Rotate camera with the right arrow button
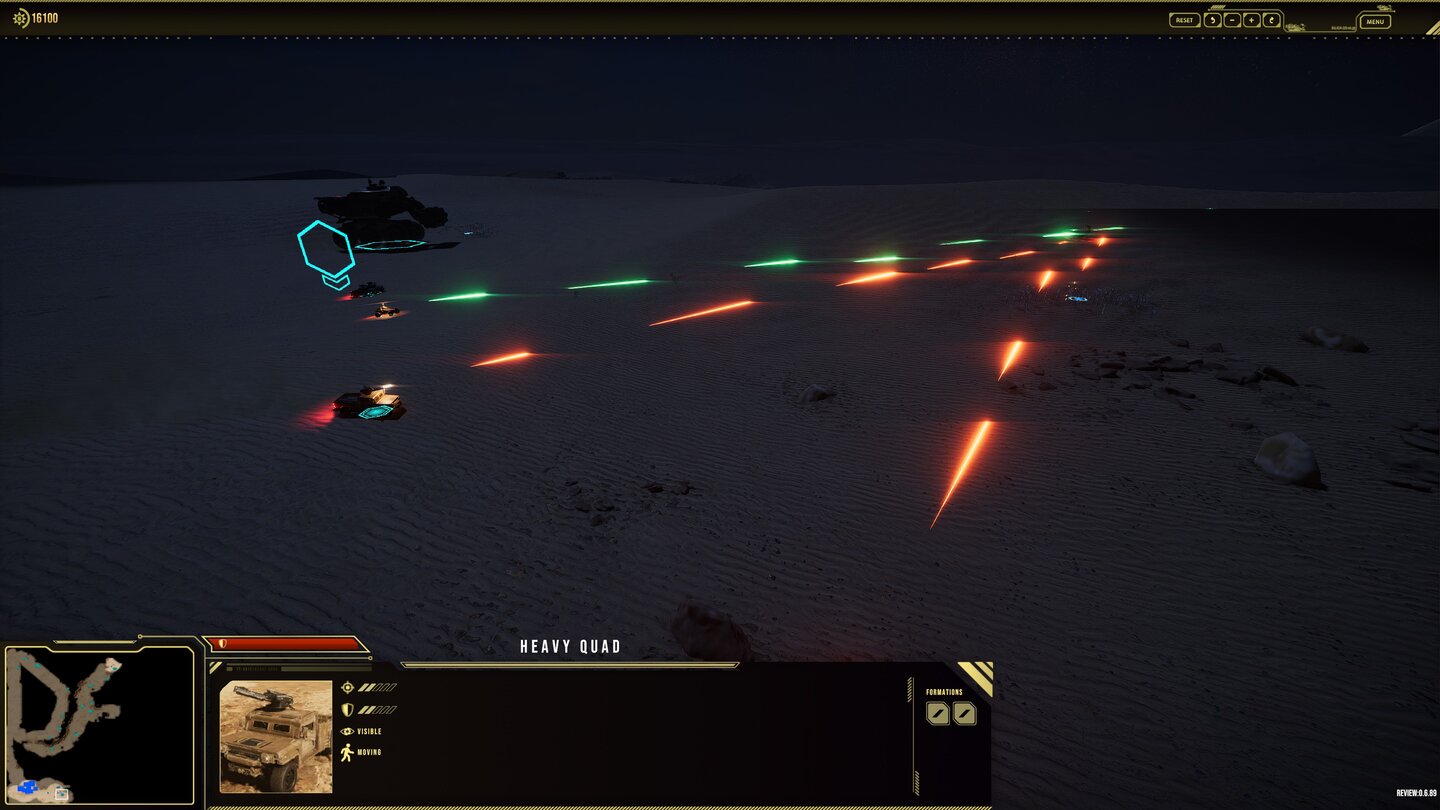Screen dimensions: 1440x810 coord(1271,20)
